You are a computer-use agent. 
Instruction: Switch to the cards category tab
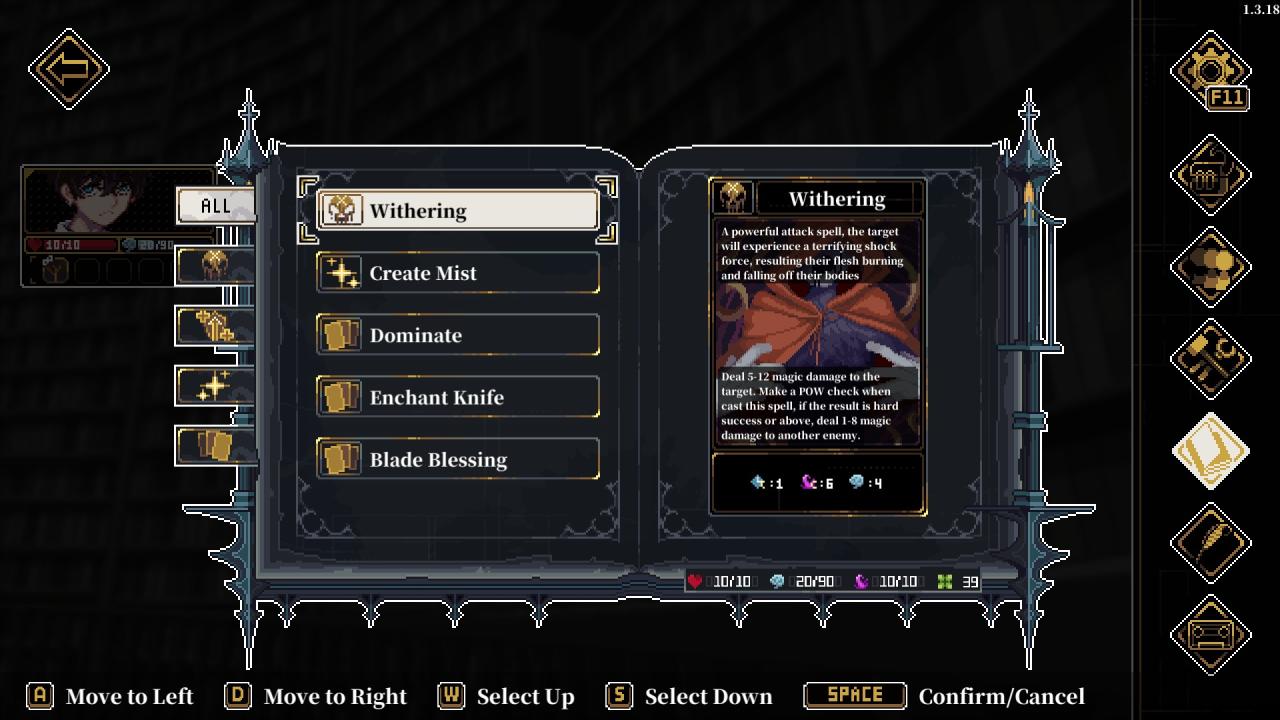click(215, 446)
